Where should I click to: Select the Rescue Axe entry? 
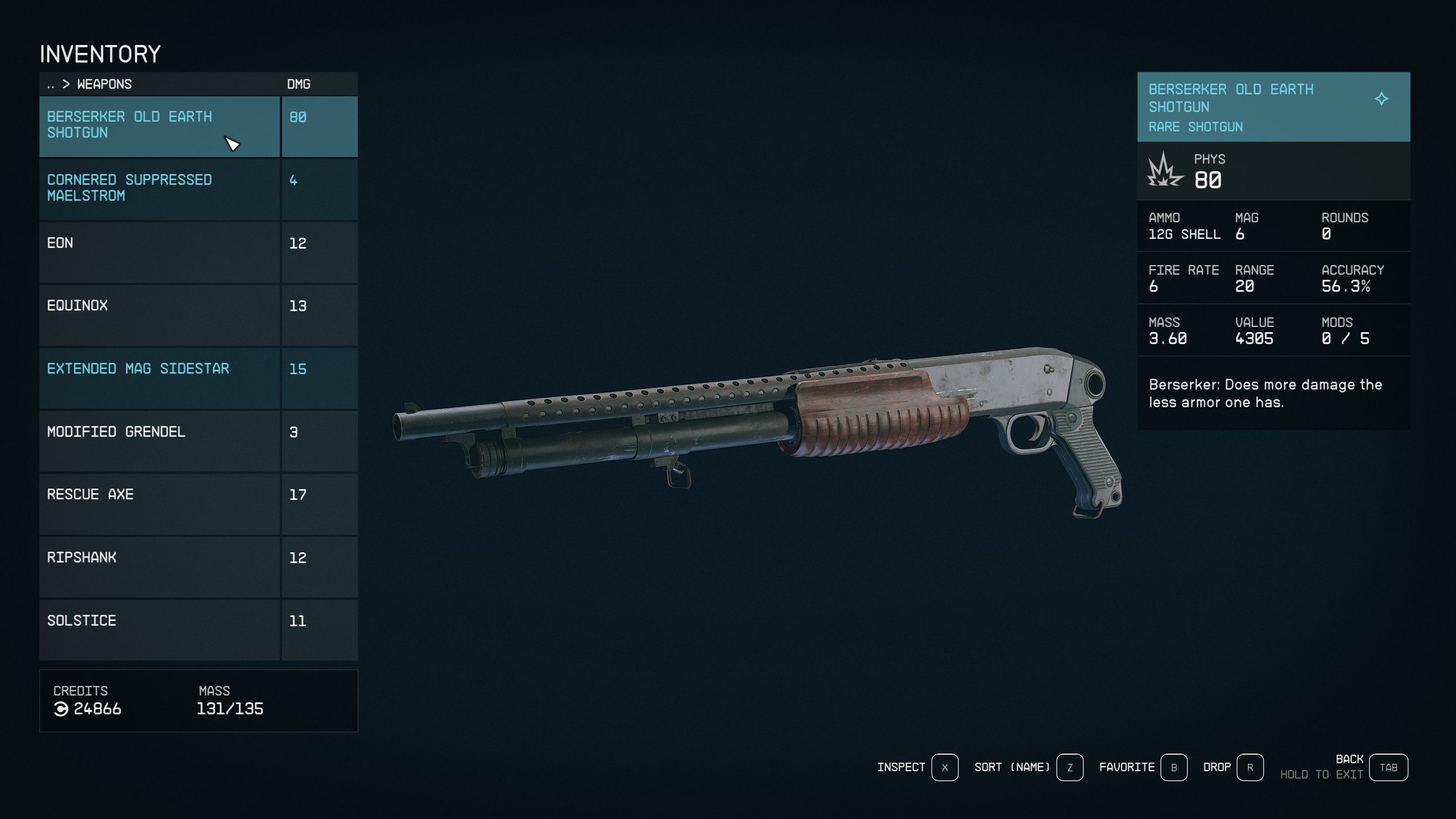point(159,503)
